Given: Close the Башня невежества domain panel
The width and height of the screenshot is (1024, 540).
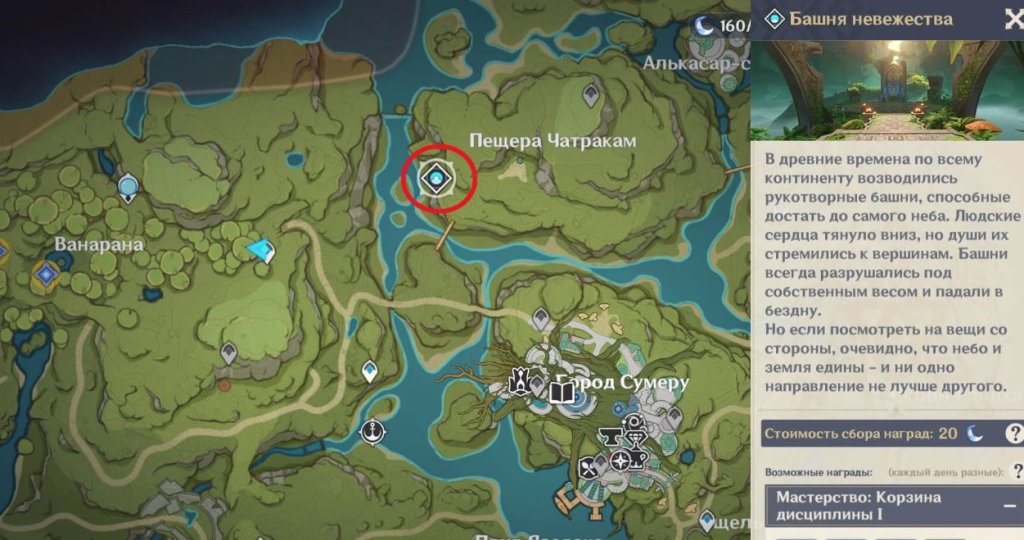Looking at the screenshot, I should coord(1012,19).
